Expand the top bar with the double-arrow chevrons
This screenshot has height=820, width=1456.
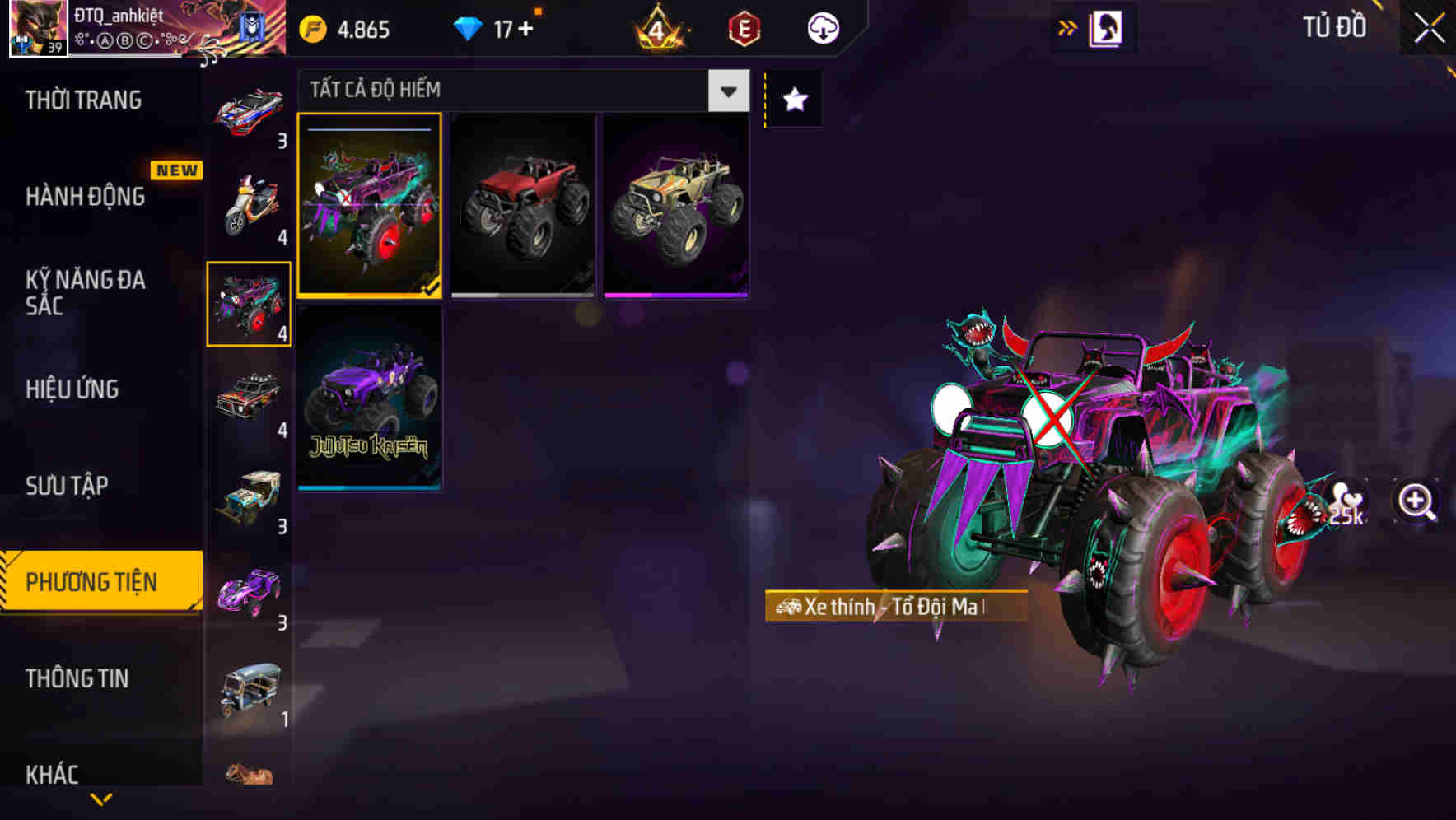tap(1067, 27)
